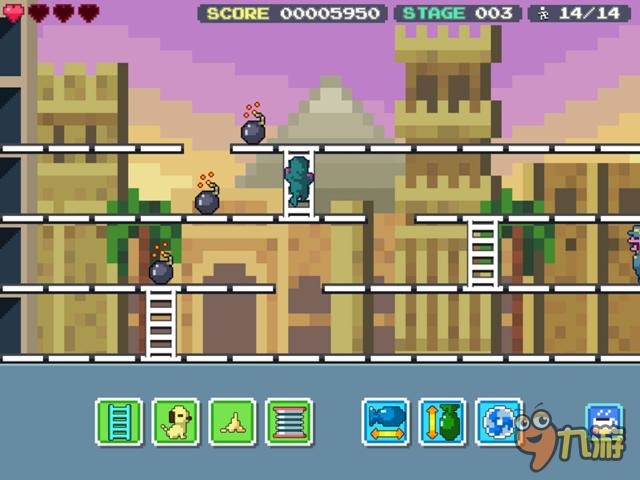This screenshot has height=480, width=640.
Task: Activate the horizontal fish-move power
Action: tap(386, 421)
